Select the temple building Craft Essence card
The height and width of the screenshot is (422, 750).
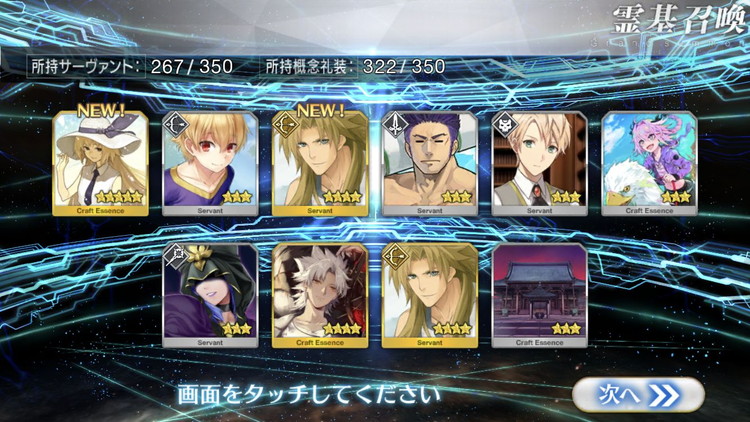coord(540,294)
